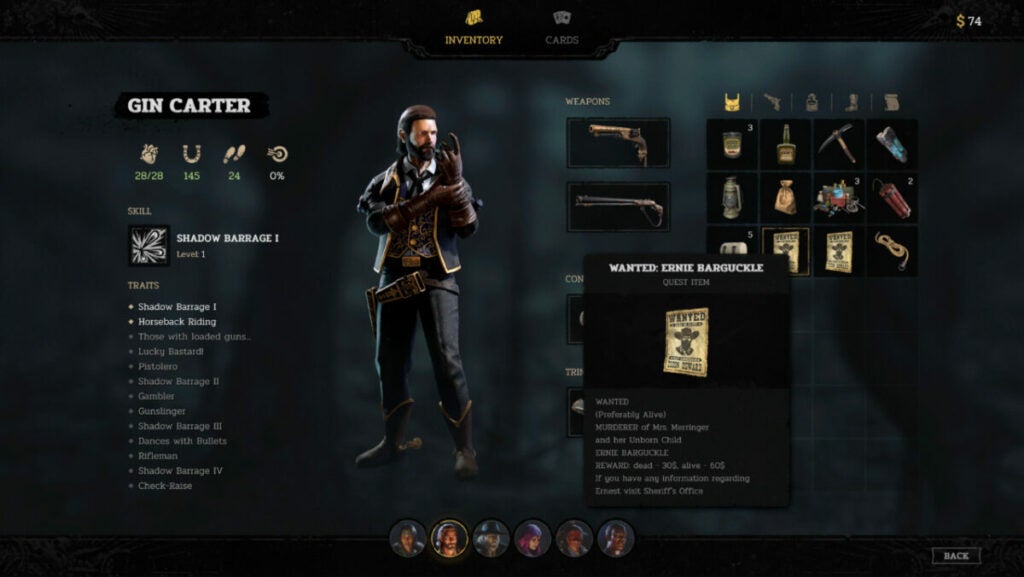
Task: Click the Back button
Action: (955, 556)
